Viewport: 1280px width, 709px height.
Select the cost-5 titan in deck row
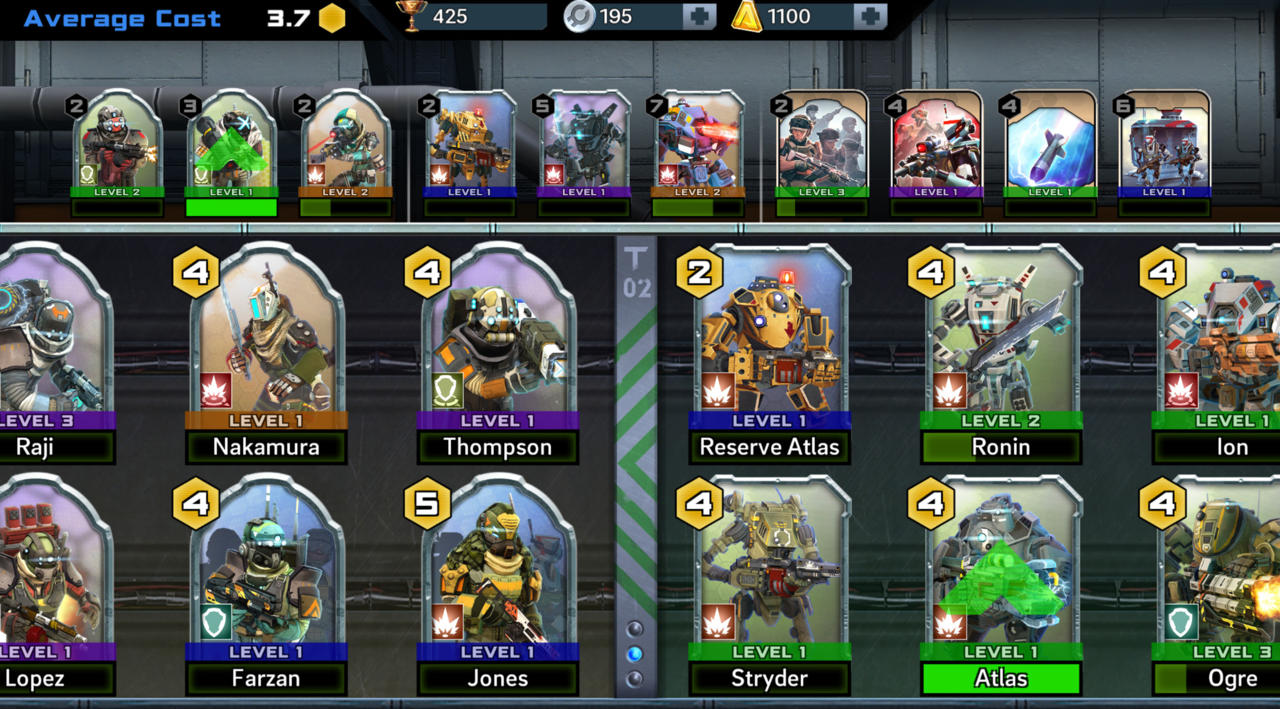[584, 145]
